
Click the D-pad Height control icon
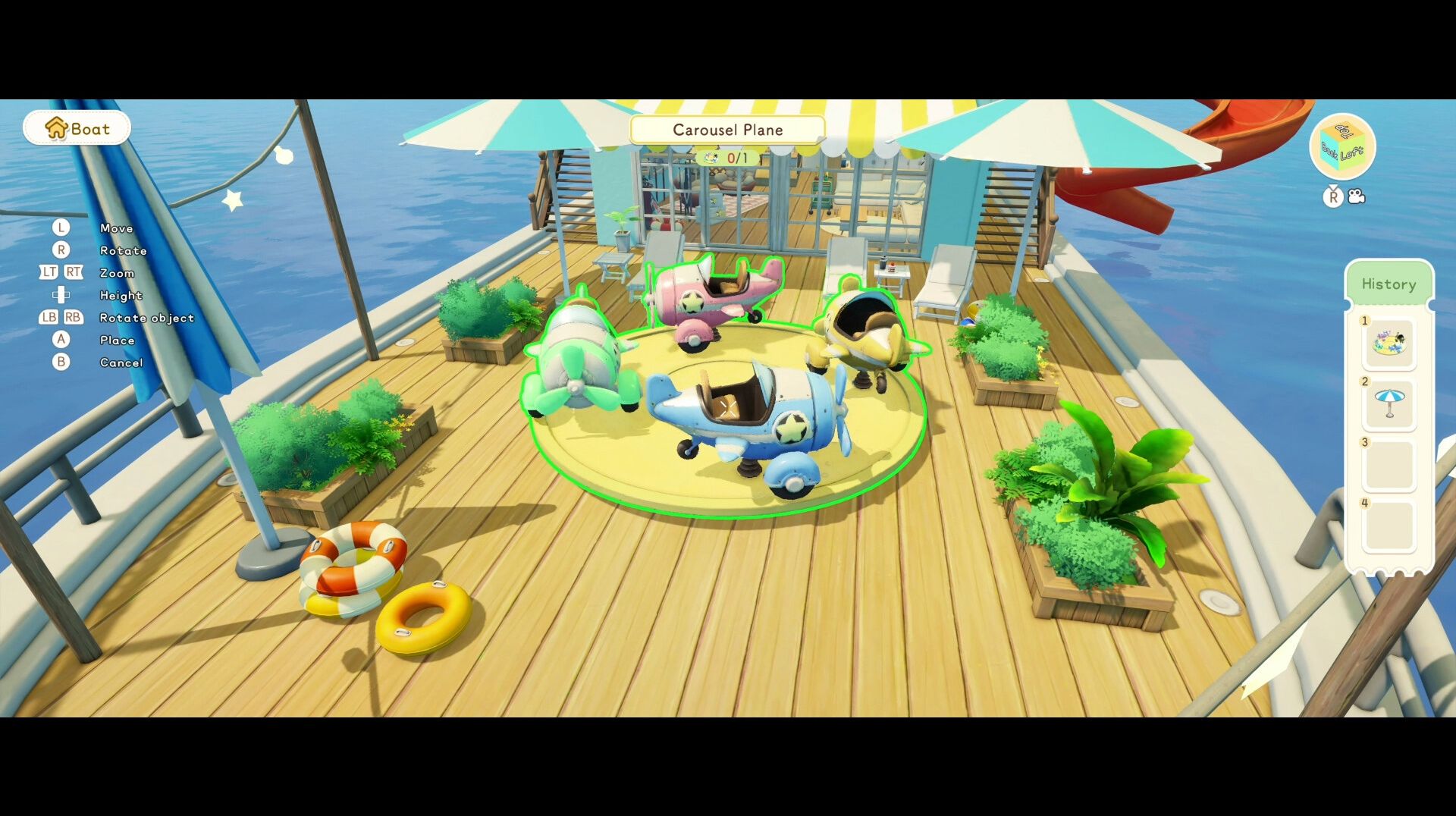click(61, 295)
